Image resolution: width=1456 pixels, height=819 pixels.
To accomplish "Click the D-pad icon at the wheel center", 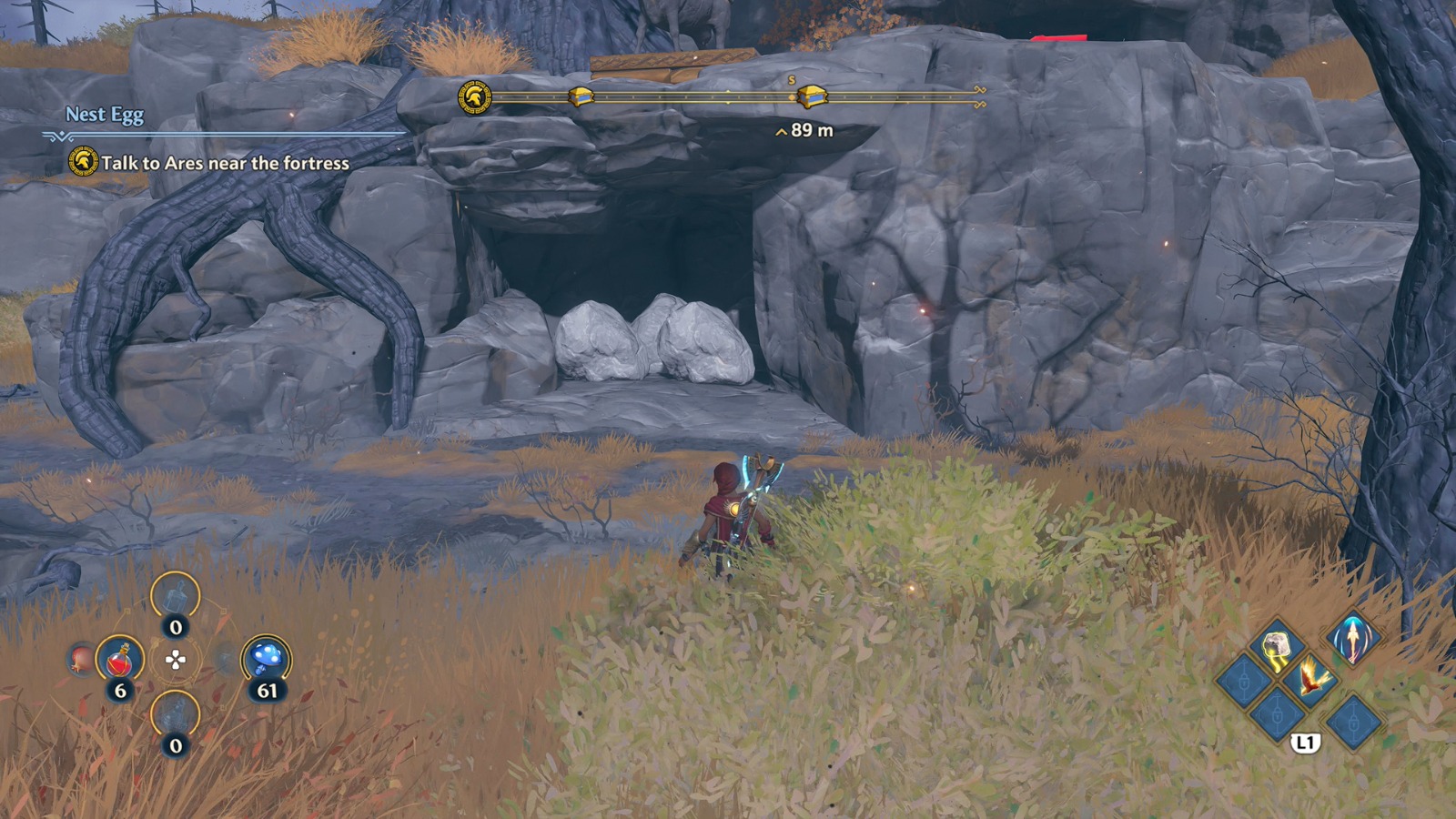I will pyautogui.click(x=175, y=660).
